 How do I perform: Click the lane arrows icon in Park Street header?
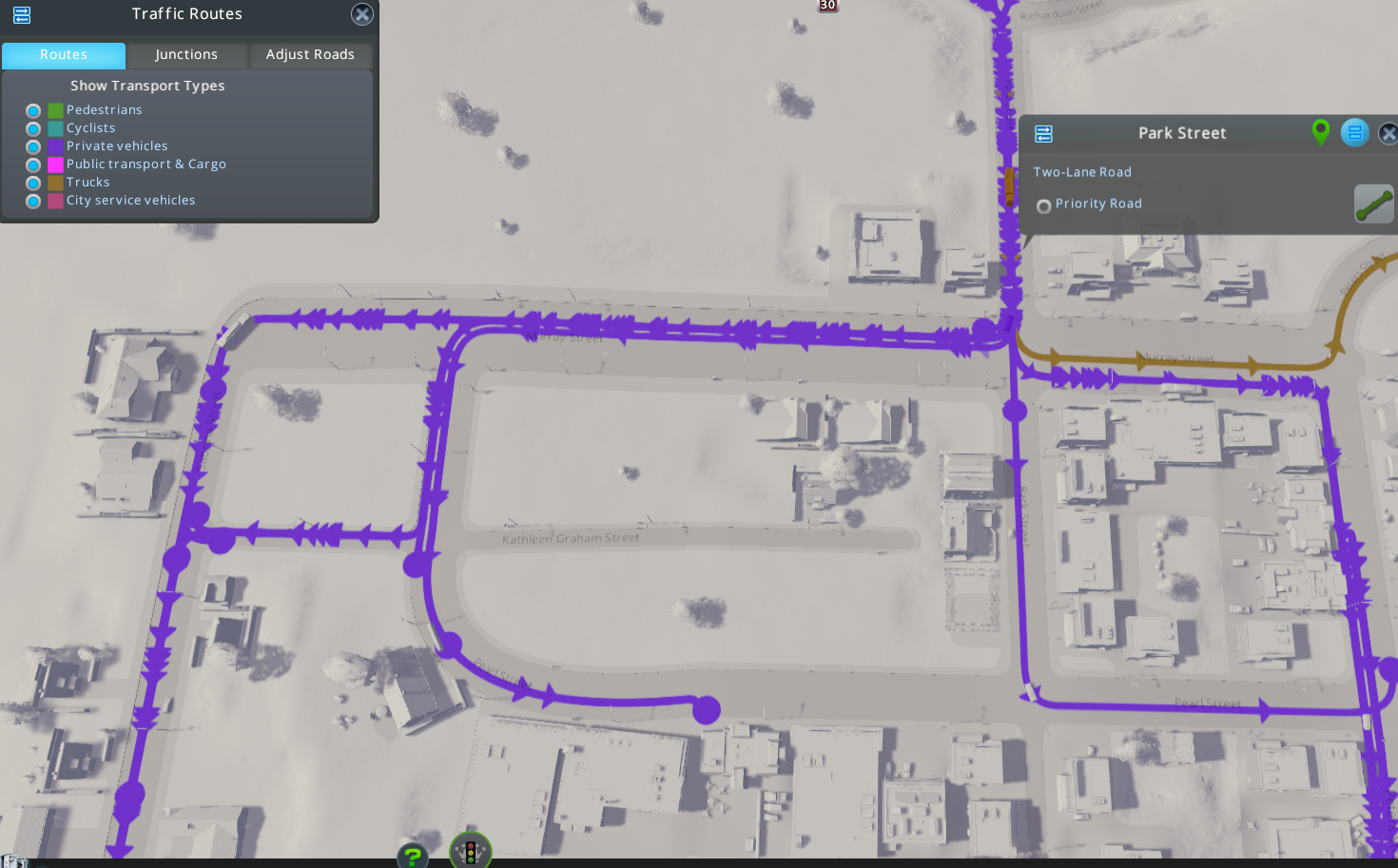[1354, 133]
